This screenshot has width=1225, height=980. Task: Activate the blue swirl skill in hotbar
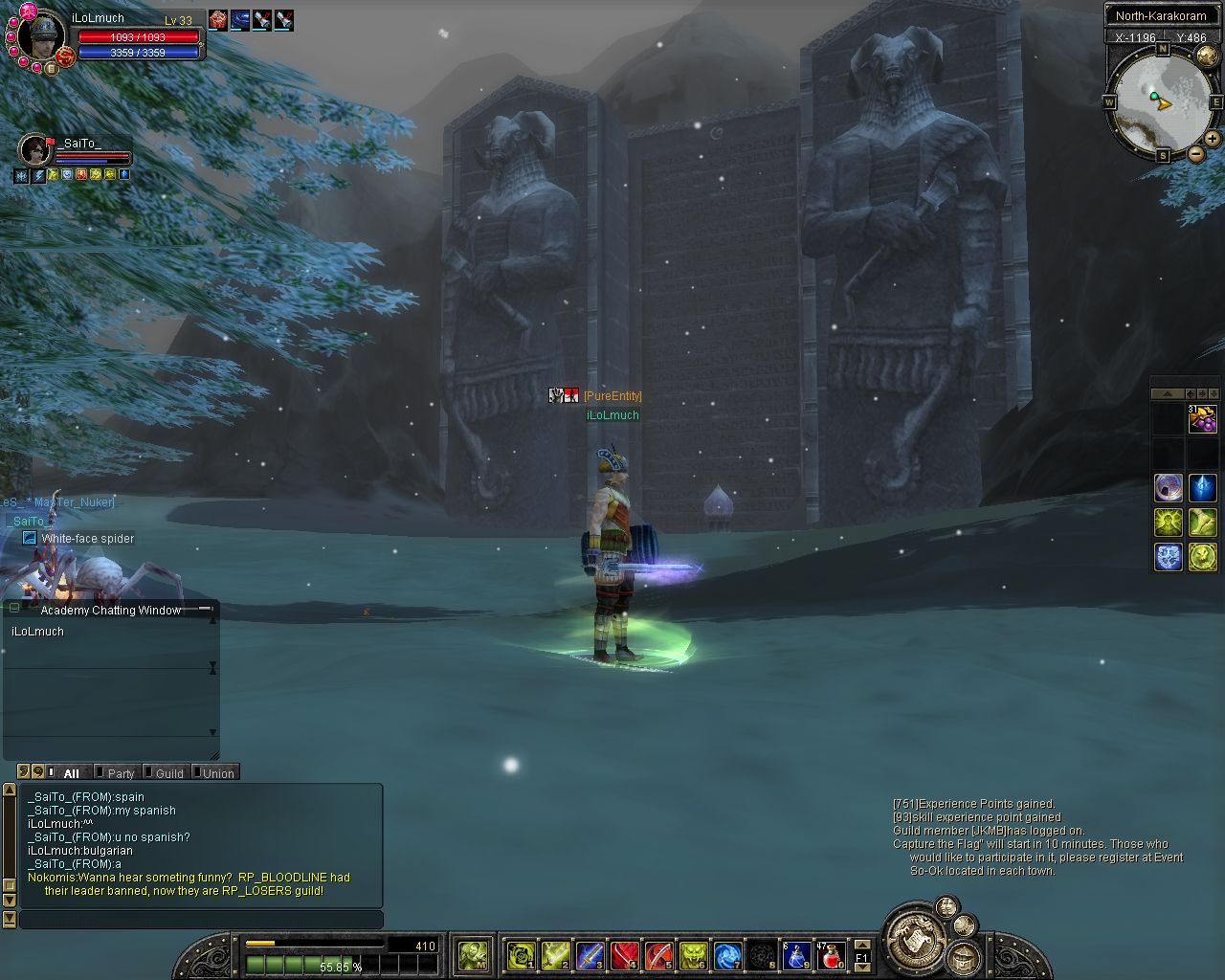click(727, 954)
